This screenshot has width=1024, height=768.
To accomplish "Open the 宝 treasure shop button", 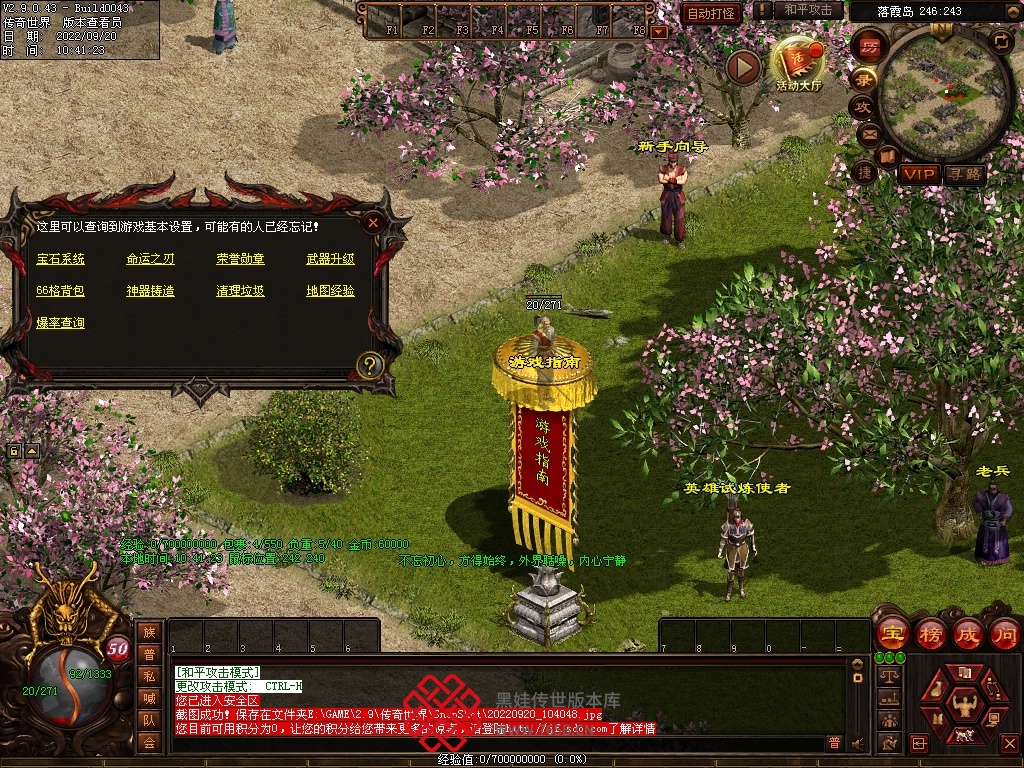I will (891, 634).
